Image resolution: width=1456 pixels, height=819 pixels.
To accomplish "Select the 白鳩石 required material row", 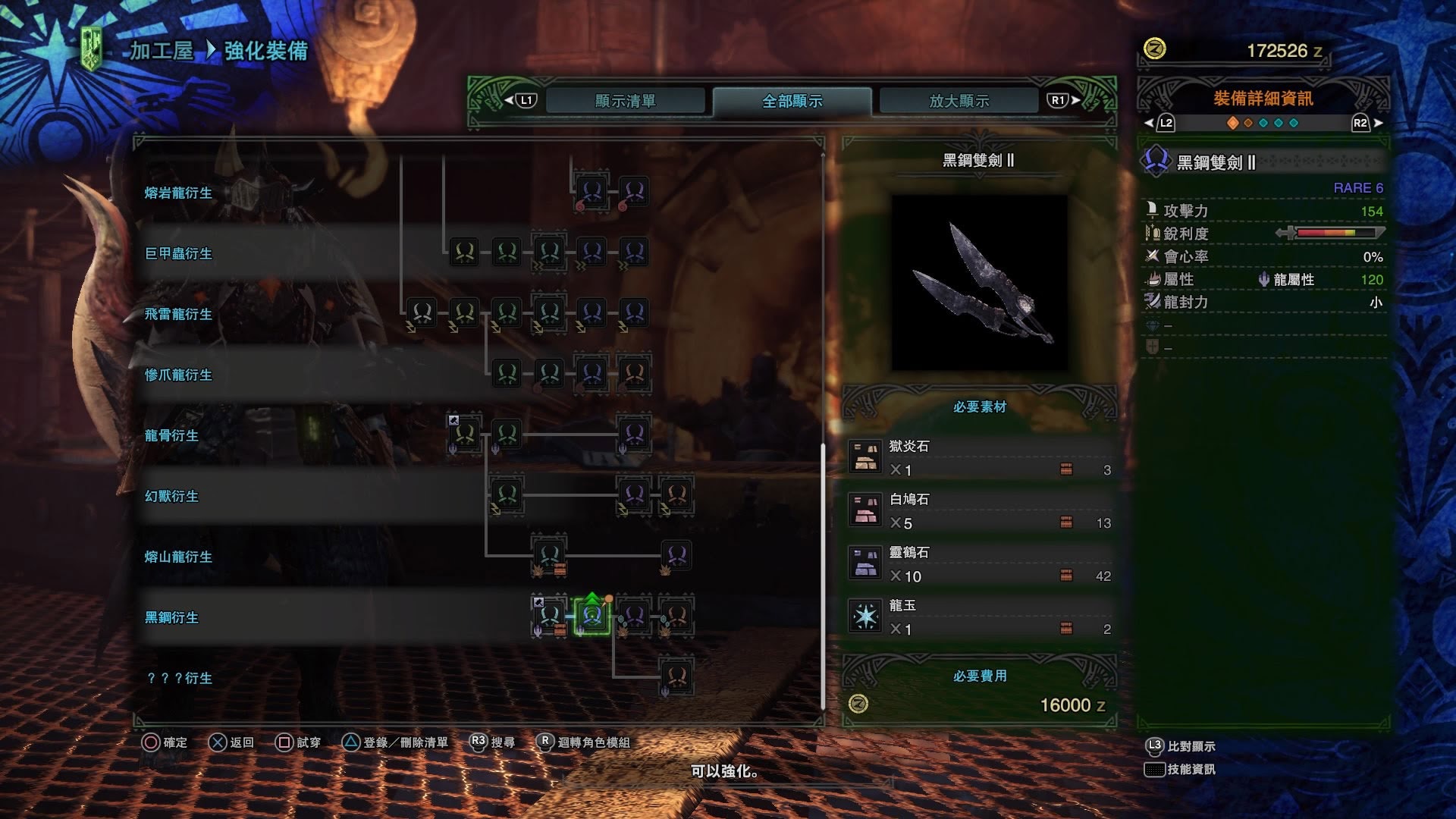I will click(x=979, y=511).
